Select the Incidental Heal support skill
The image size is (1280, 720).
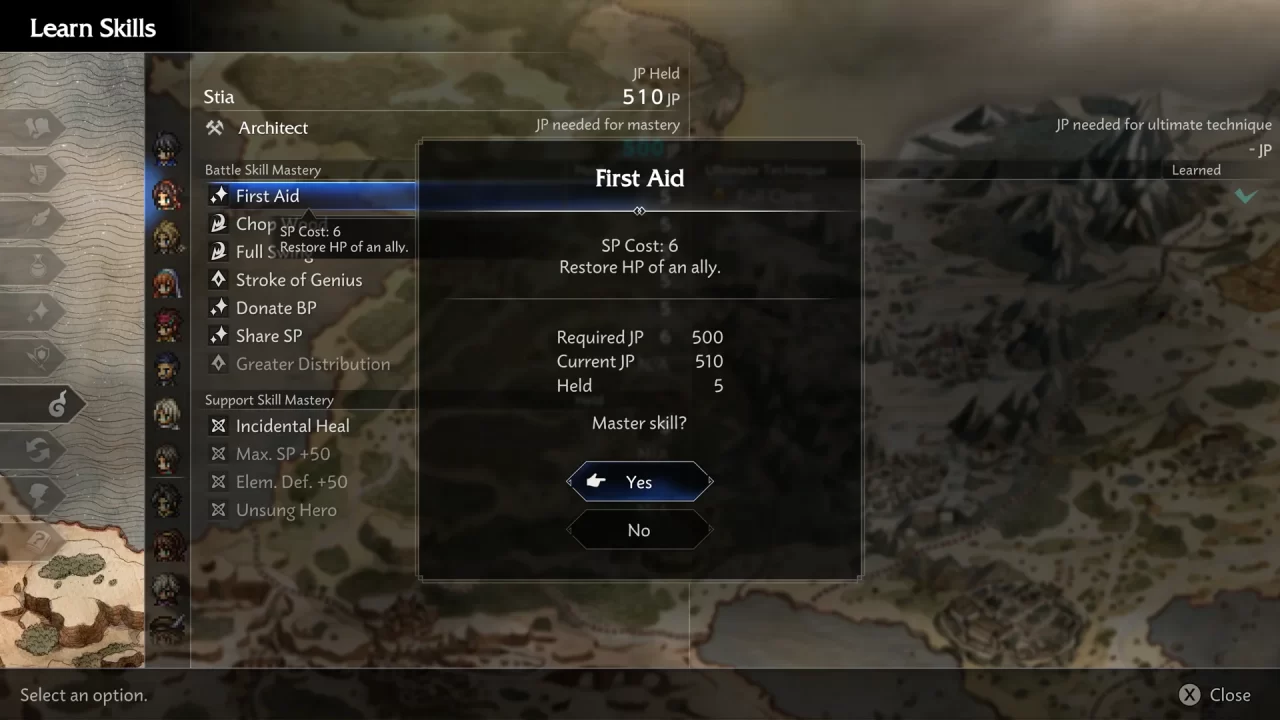(292, 426)
